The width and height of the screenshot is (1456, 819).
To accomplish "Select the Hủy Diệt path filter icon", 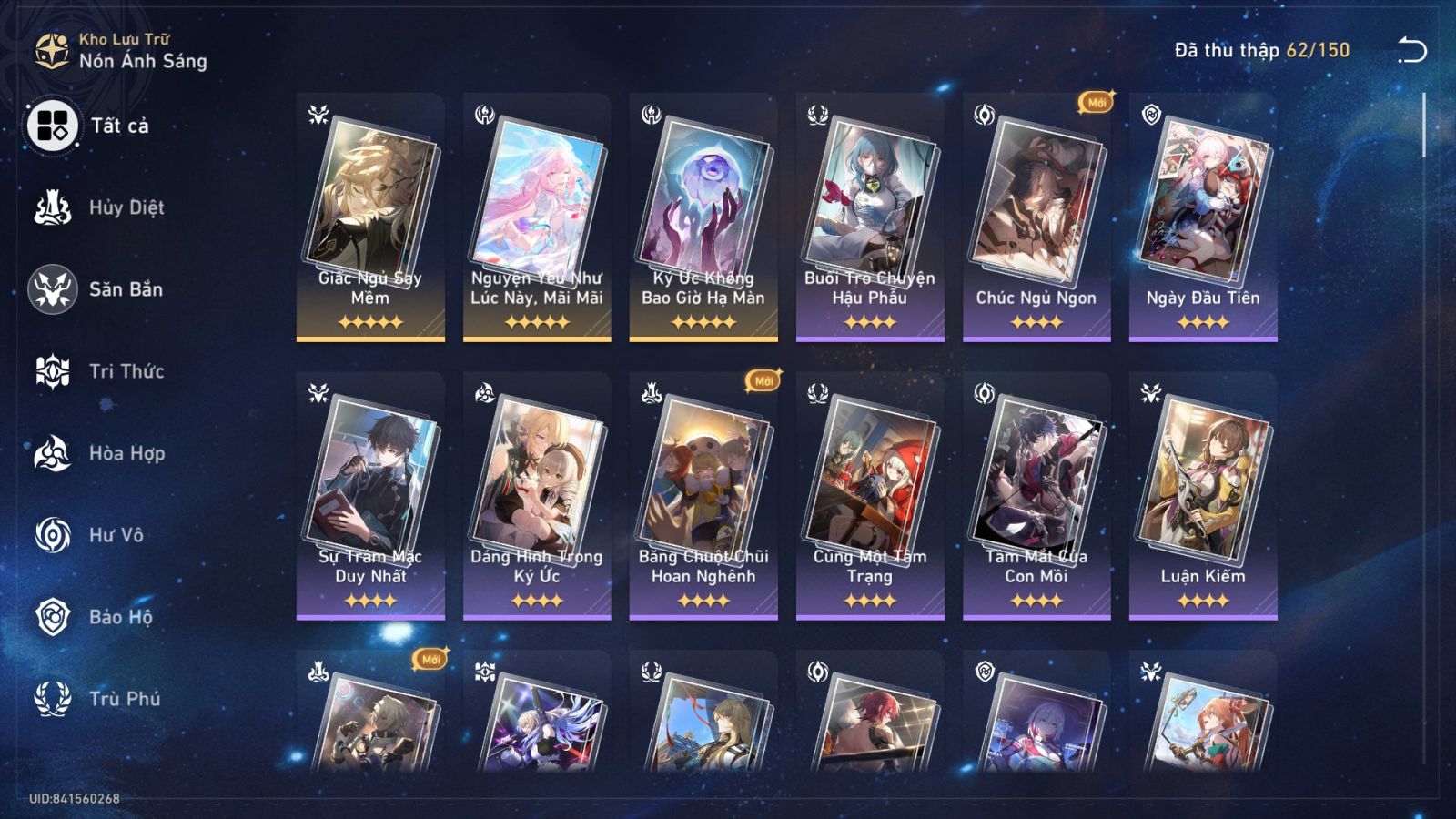I will tap(55, 207).
